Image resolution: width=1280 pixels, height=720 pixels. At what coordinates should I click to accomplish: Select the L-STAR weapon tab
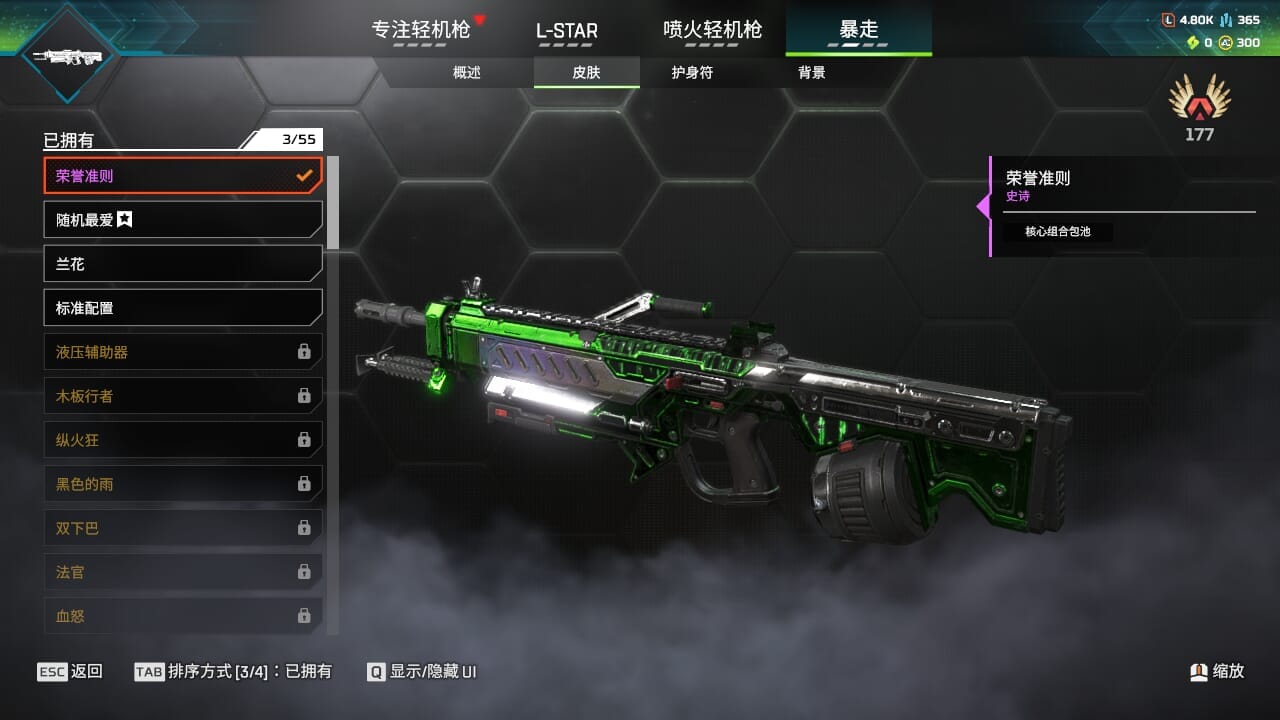566,30
